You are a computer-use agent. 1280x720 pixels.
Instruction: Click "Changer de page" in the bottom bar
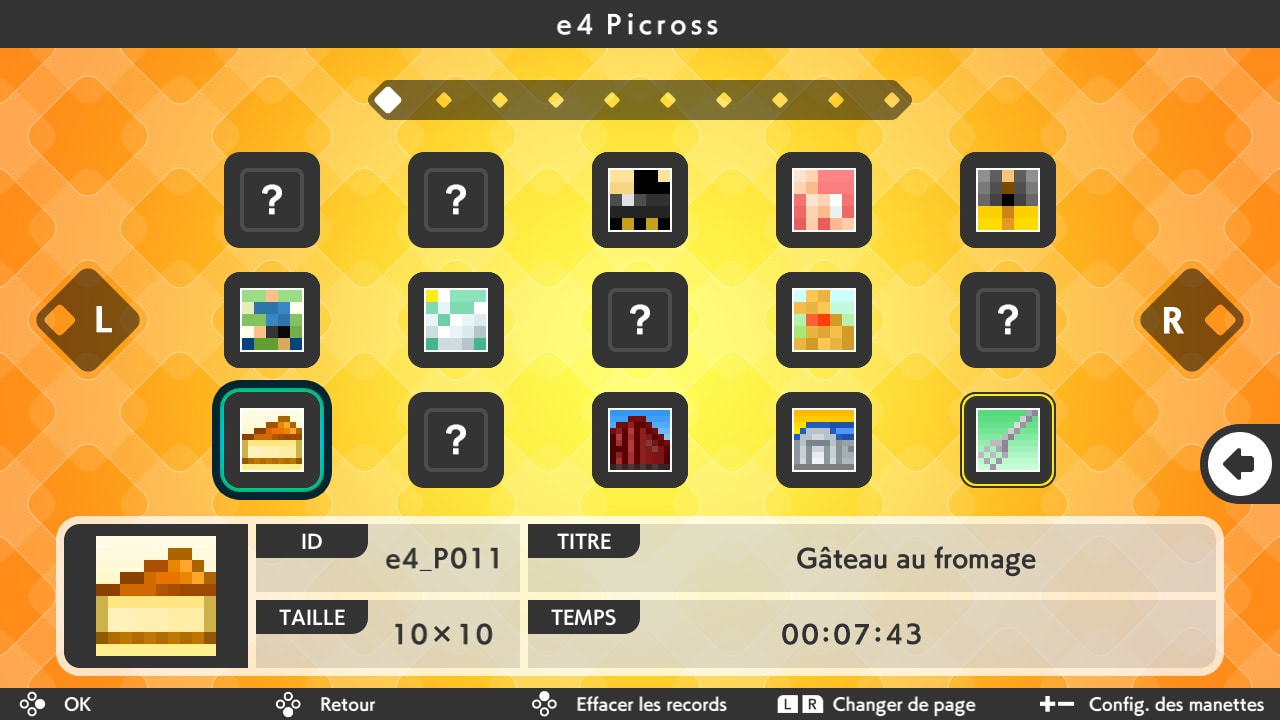905,704
